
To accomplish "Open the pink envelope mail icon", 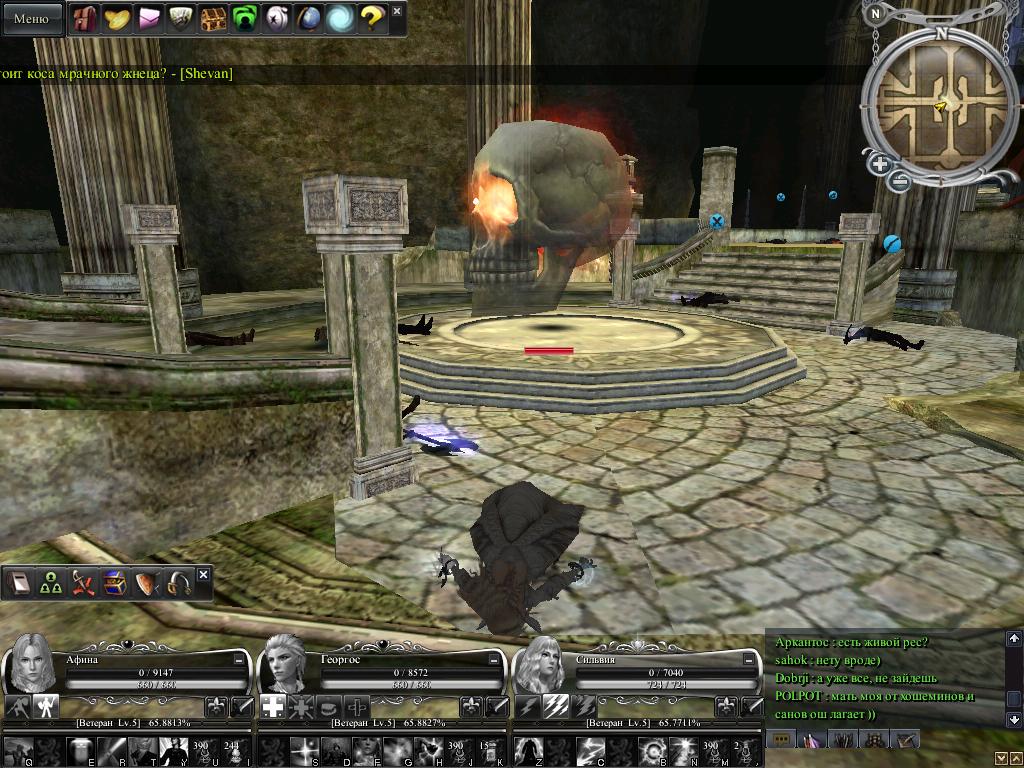I will pos(149,18).
